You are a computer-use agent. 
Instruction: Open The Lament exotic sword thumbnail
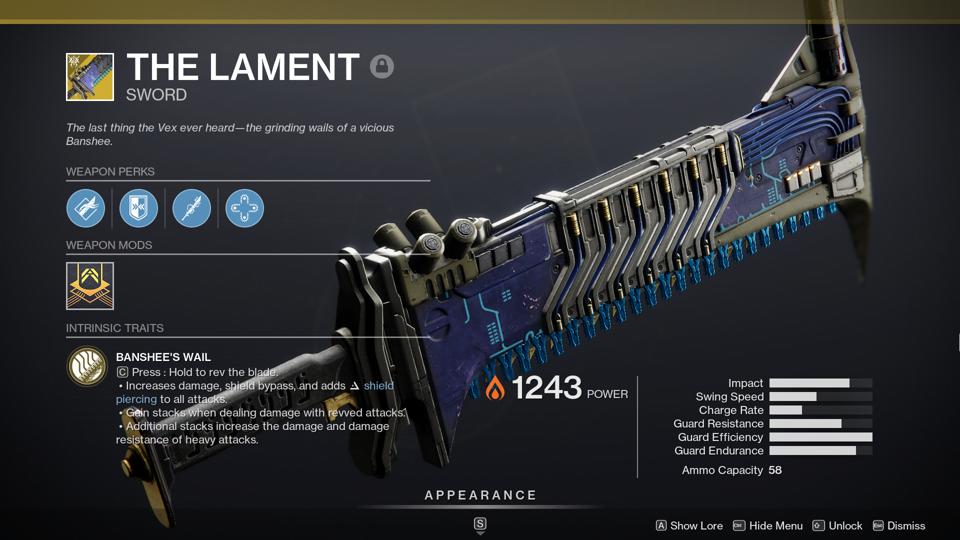tap(90, 77)
